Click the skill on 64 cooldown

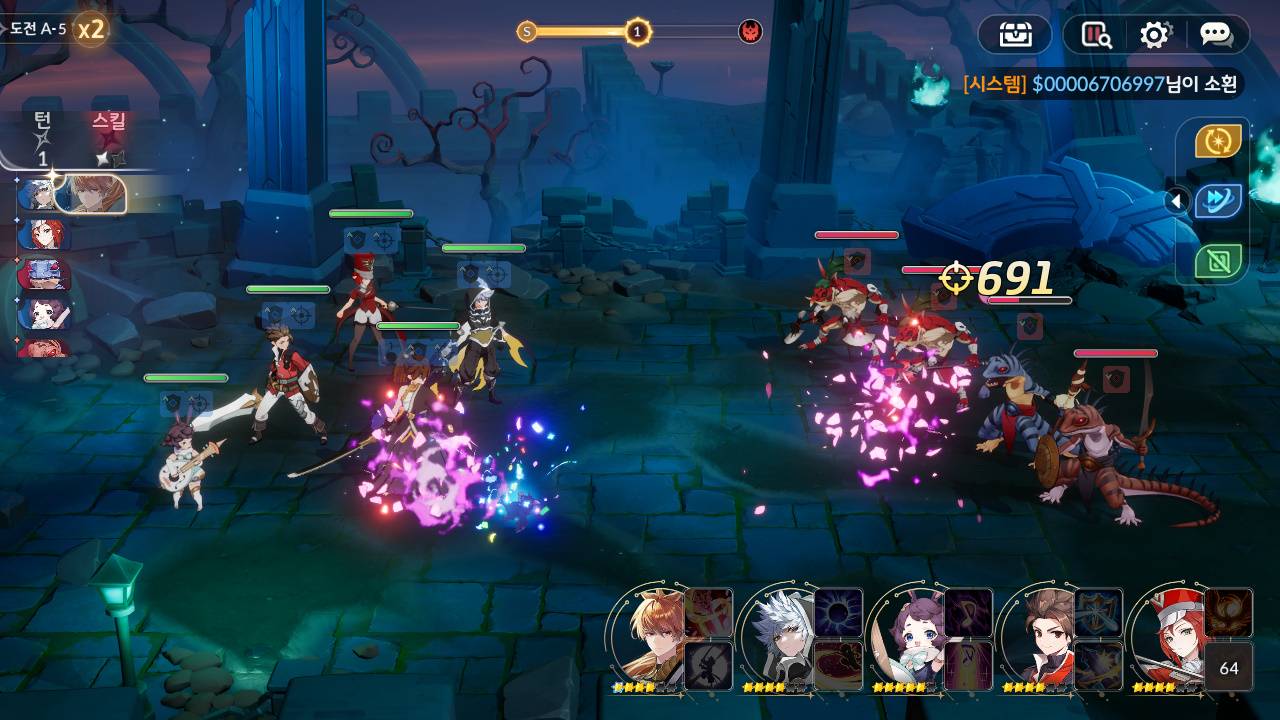[x=1228, y=667]
